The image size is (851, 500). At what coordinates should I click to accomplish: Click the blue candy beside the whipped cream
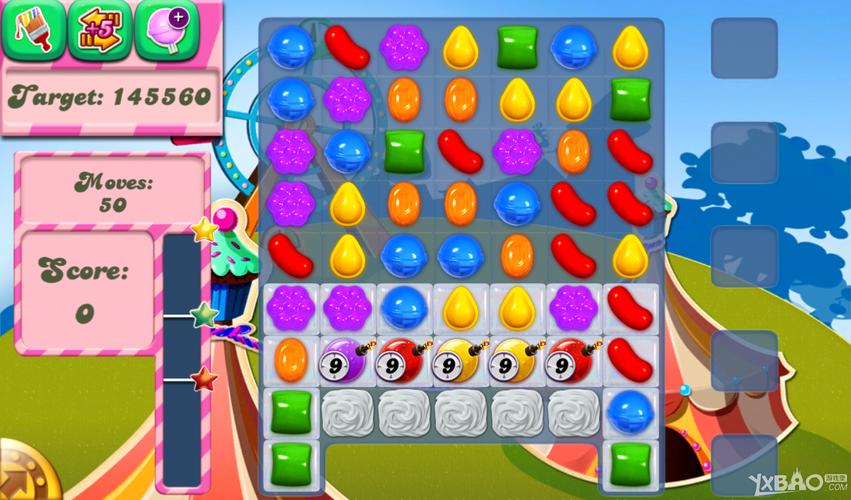pos(629,409)
